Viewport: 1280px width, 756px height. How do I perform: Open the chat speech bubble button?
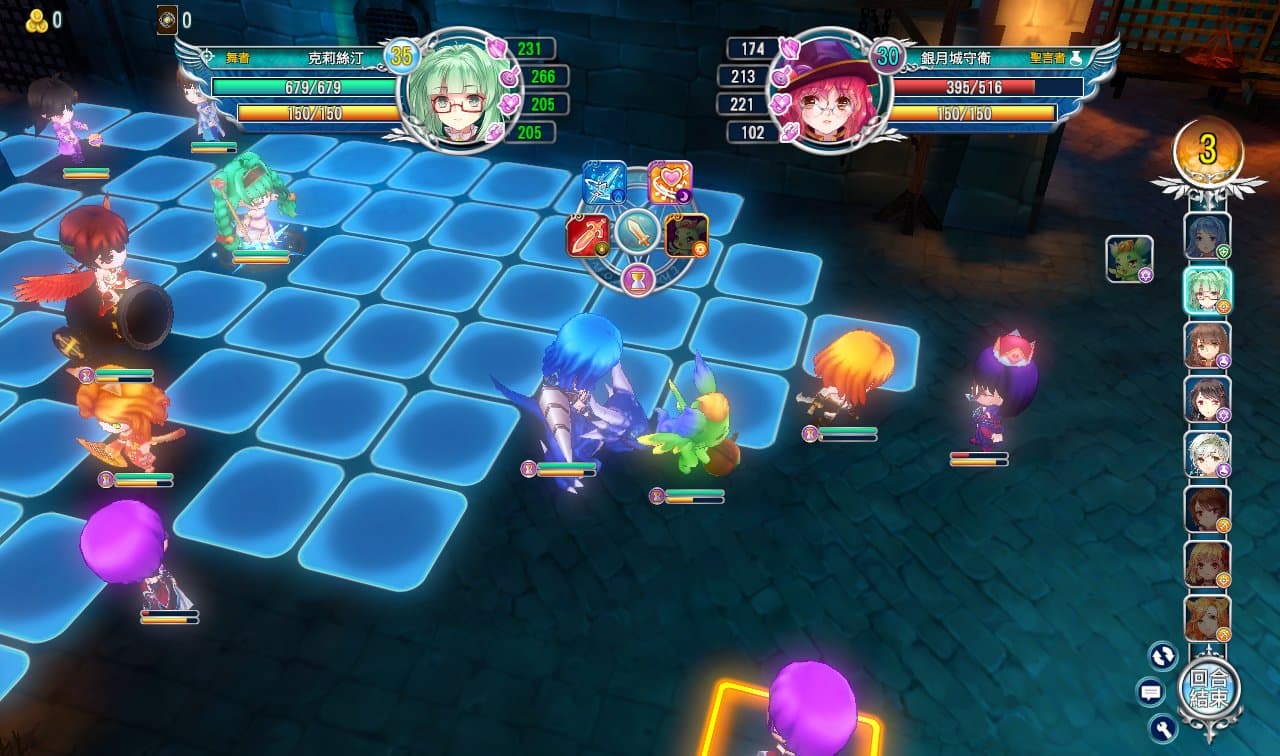[x=1151, y=691]
